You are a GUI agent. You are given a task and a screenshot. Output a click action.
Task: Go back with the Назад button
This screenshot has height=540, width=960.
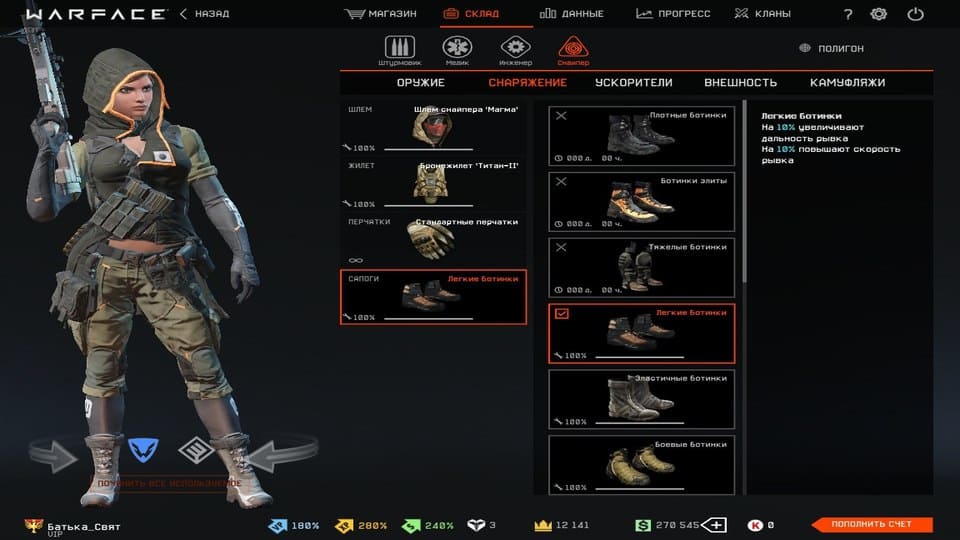click(205, 14)
